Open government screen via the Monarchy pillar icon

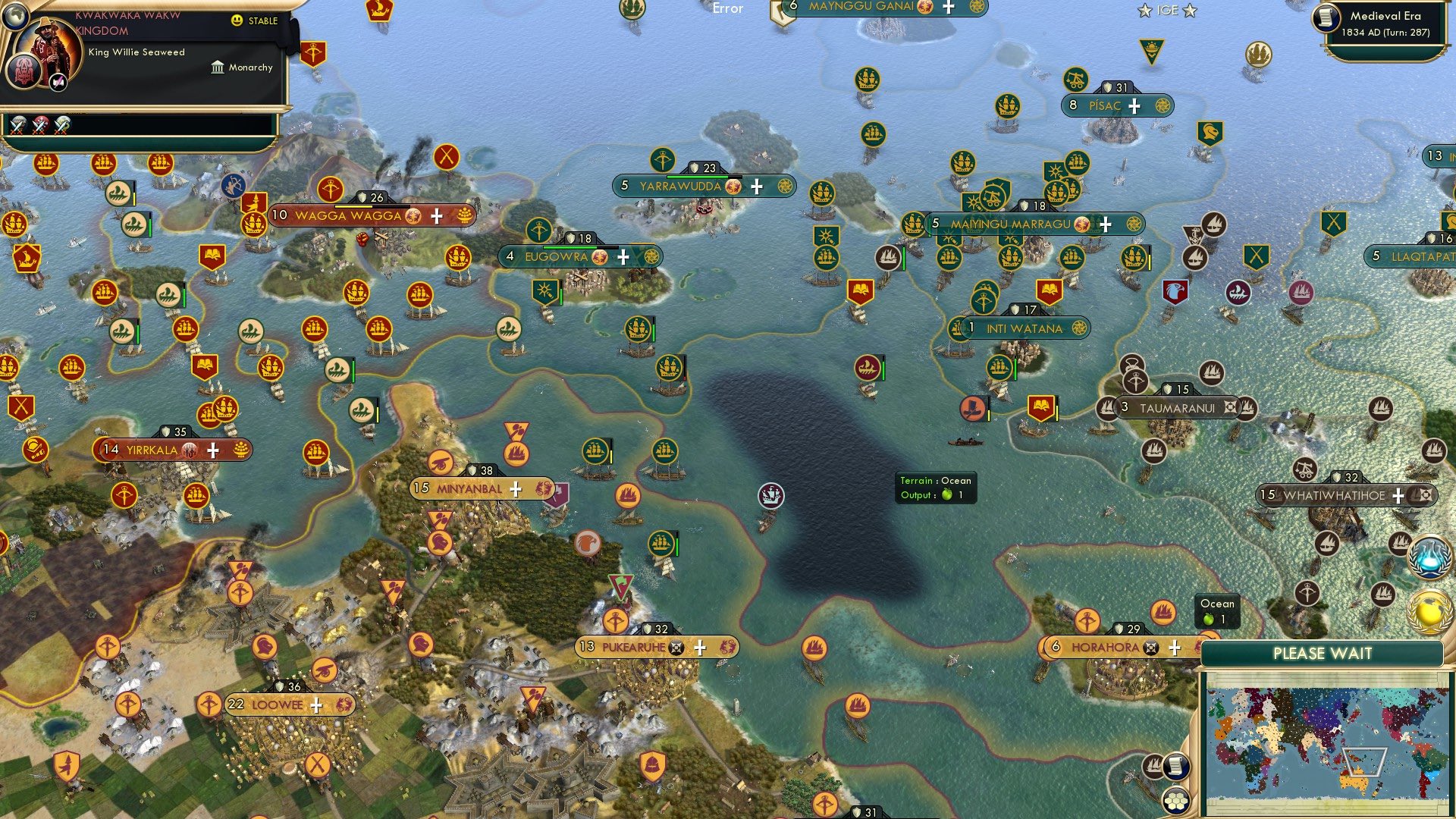[217, 67]
